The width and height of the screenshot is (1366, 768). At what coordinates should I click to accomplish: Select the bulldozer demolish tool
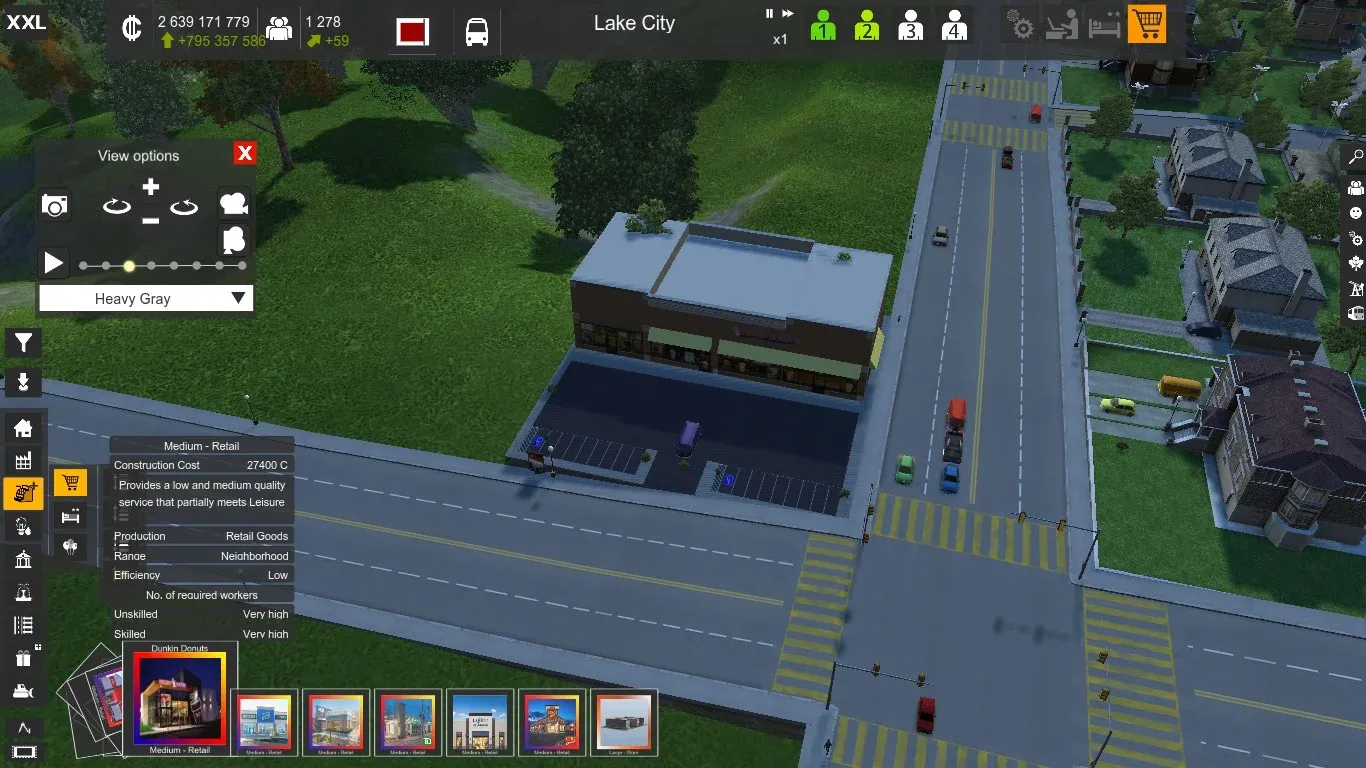point(23,691)
